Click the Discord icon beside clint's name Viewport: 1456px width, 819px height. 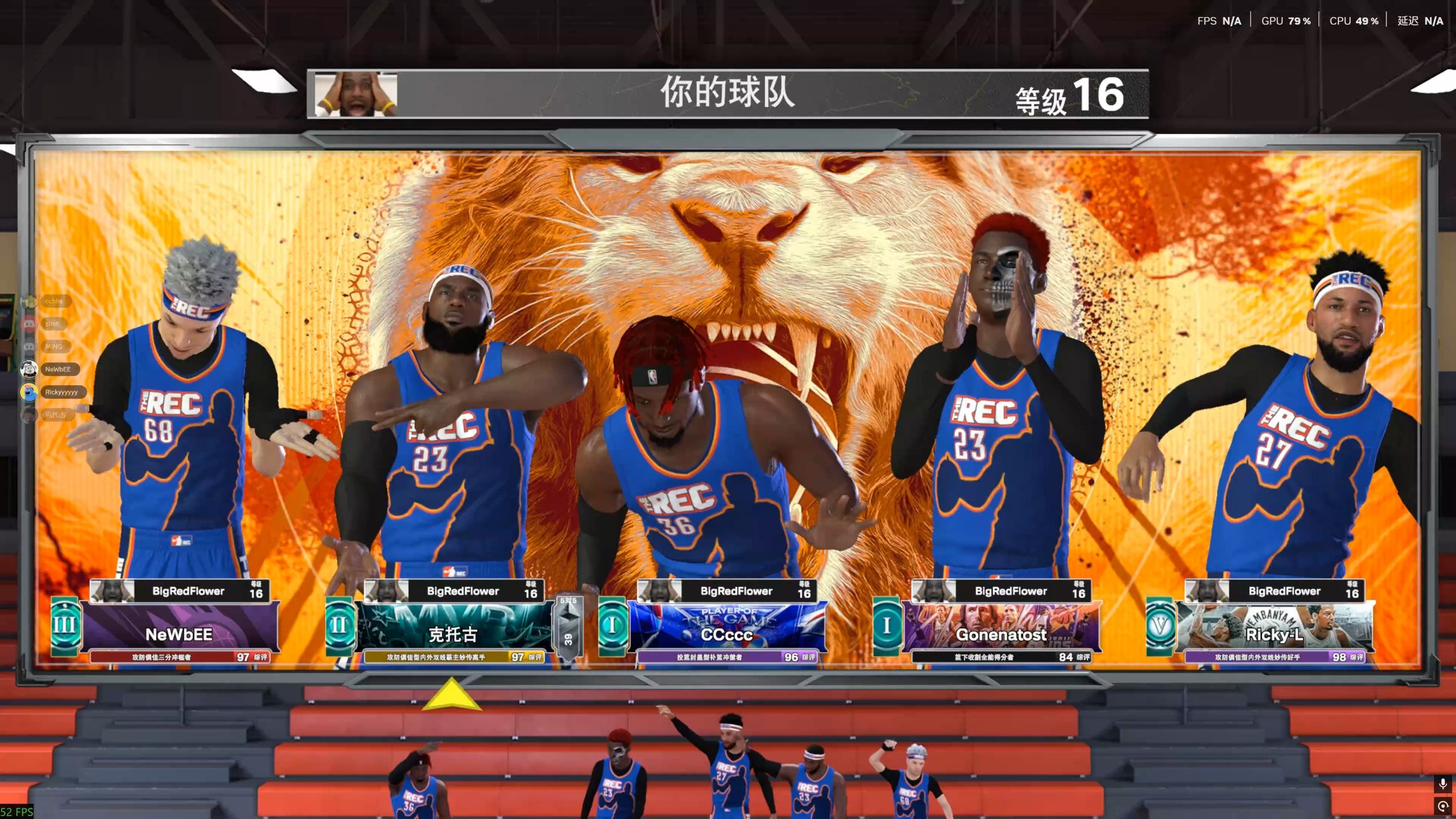(28, 324)
